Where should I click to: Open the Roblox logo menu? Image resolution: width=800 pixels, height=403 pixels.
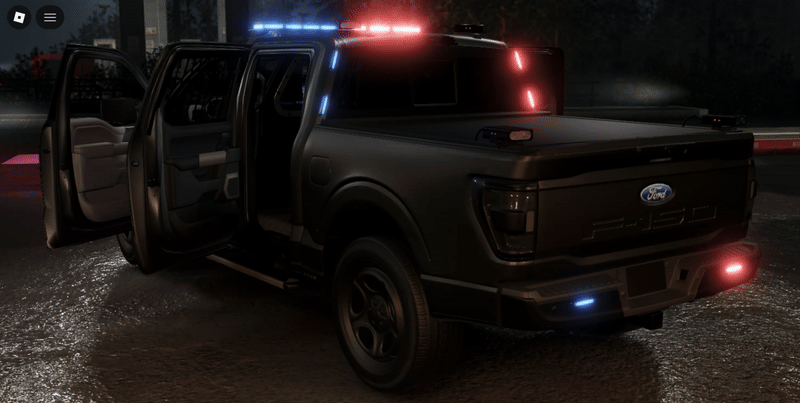click(x=20, y=17)
